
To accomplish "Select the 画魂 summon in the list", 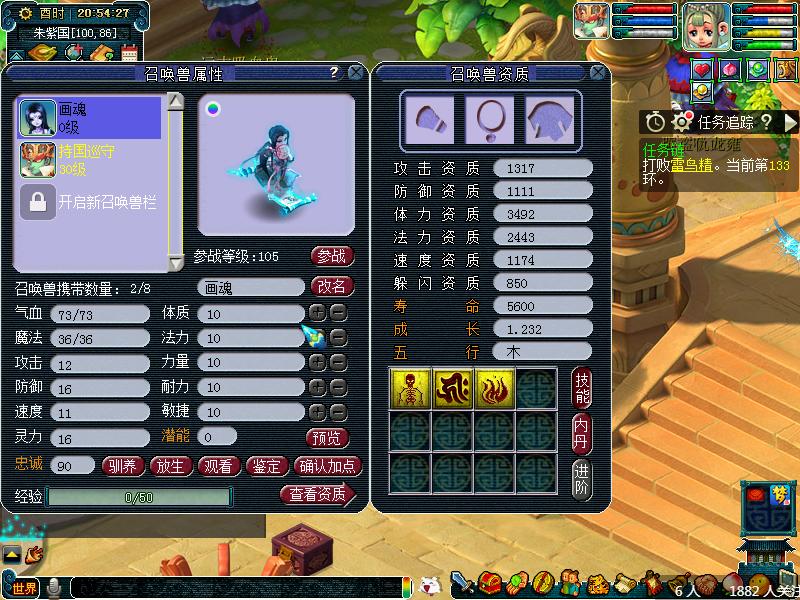I will tap(89, 118).
